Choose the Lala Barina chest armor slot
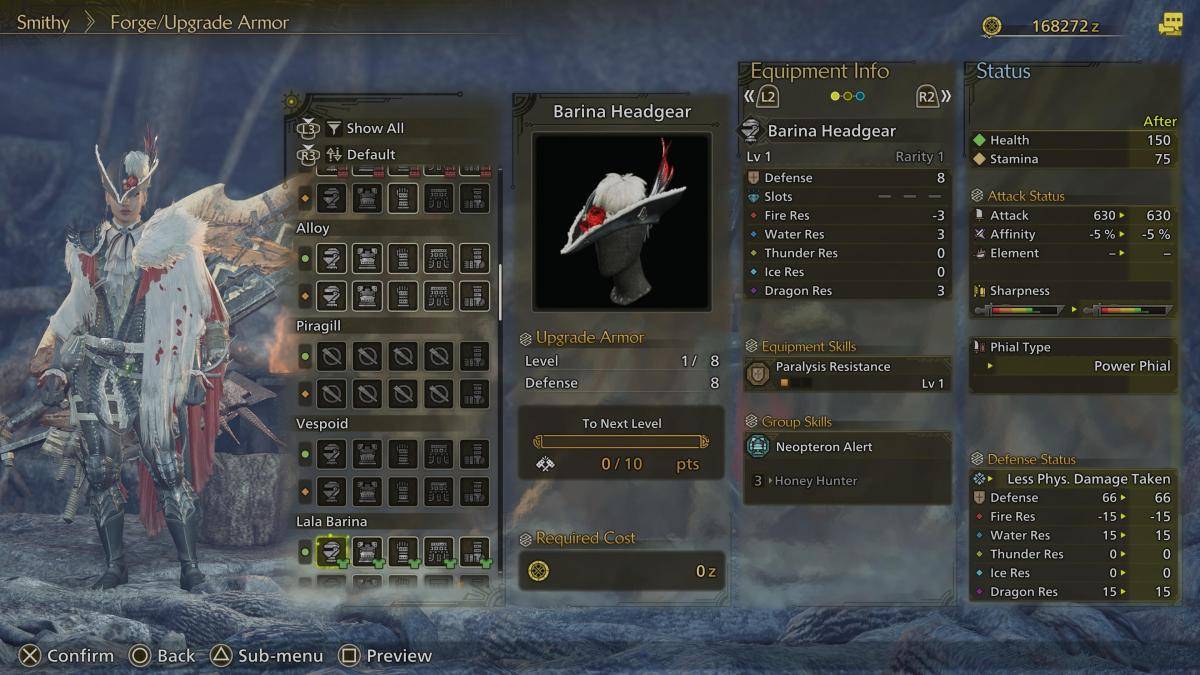Viewport: 1200px width, 675px height. (x=367, y=551)
